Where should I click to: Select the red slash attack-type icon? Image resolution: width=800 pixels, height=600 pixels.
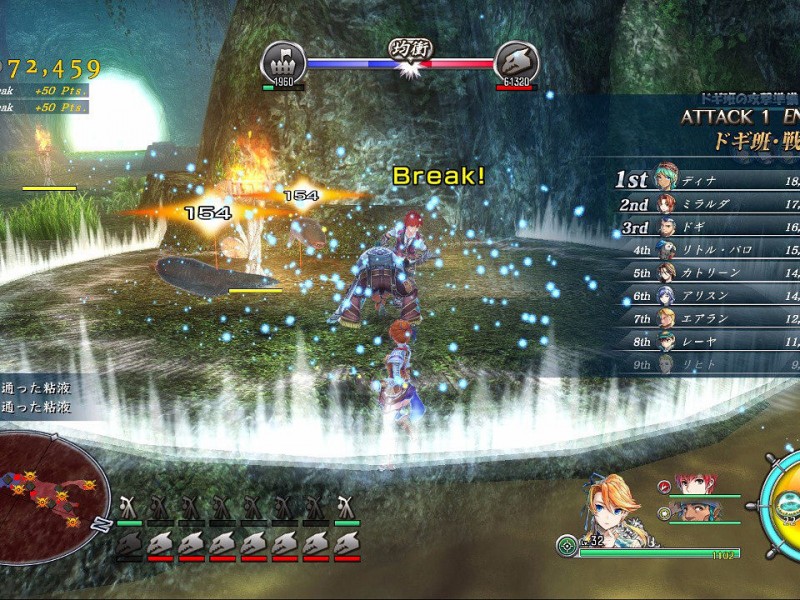(662, 486)
